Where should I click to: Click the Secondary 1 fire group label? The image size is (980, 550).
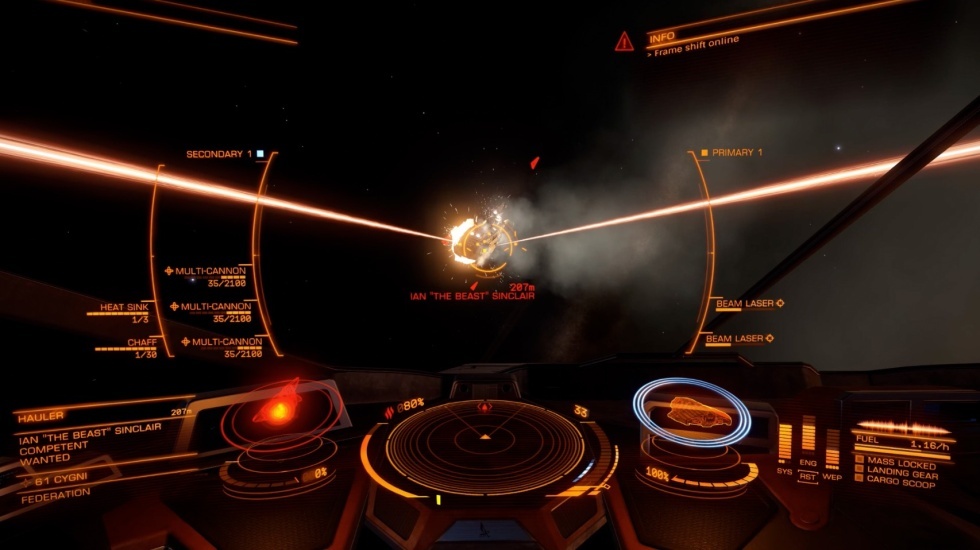pos(214,154)
